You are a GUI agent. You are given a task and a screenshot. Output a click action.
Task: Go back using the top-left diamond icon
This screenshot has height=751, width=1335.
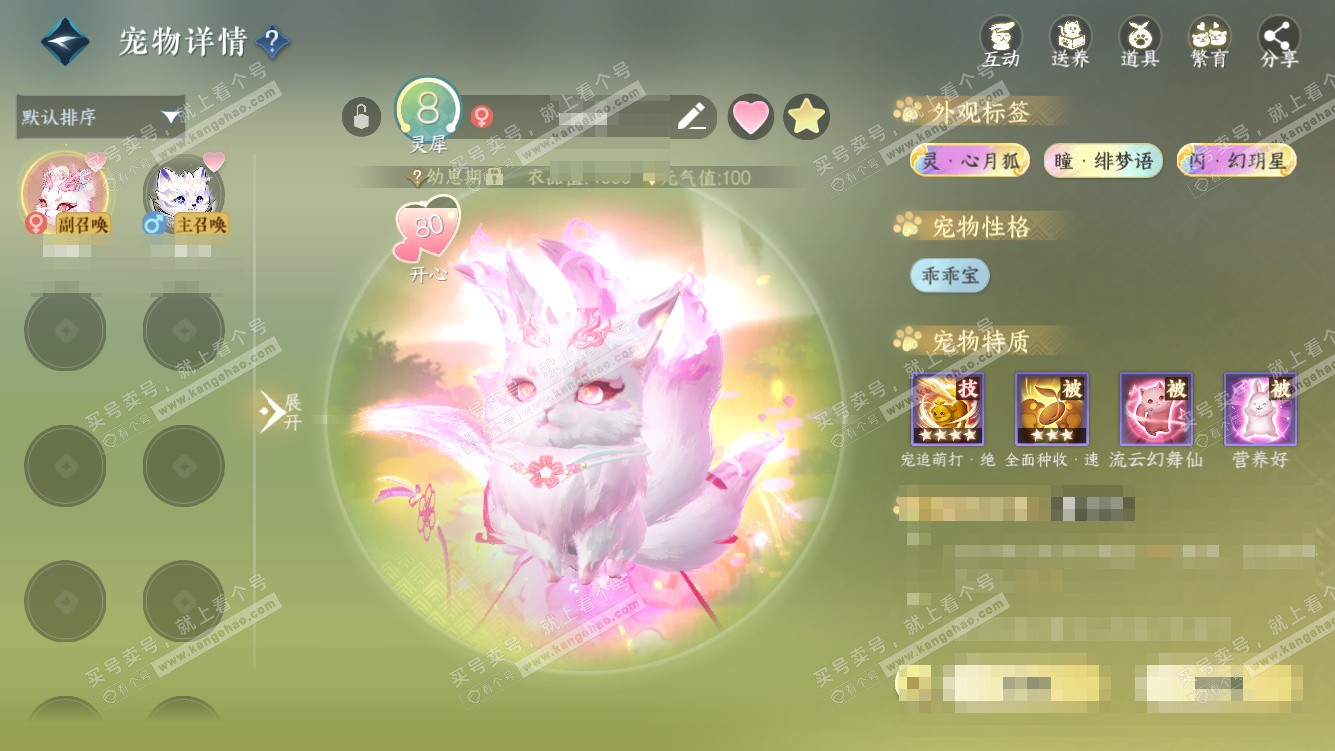click(65, 42)
